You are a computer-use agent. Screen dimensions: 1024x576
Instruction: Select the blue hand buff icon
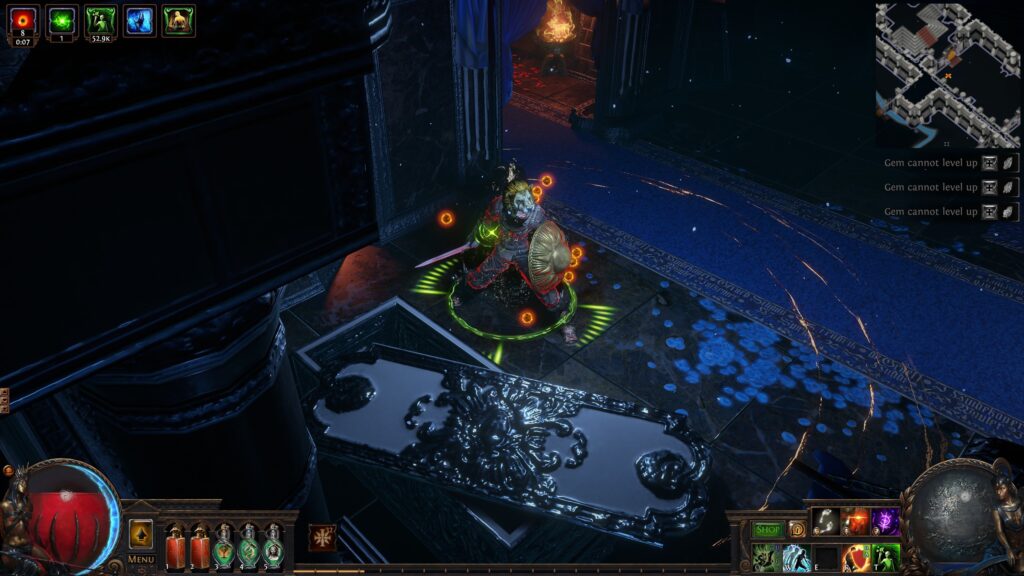139,21
